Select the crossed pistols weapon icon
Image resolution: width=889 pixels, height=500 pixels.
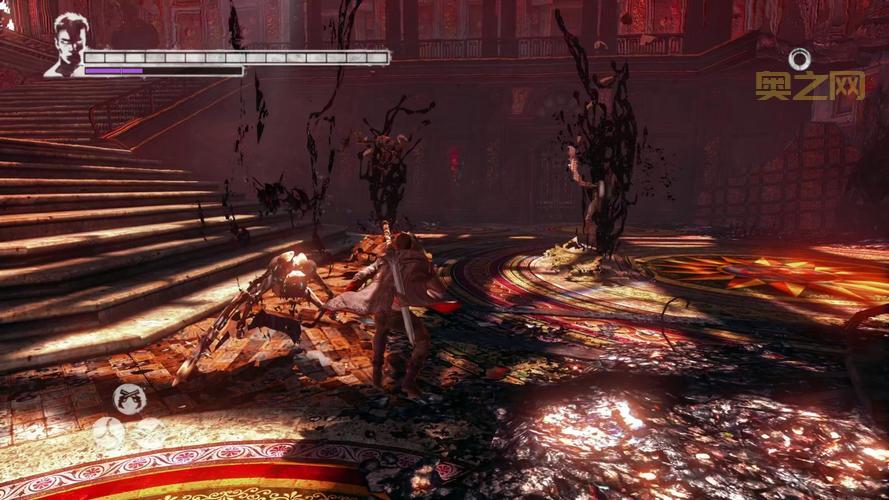coord(130,399)
